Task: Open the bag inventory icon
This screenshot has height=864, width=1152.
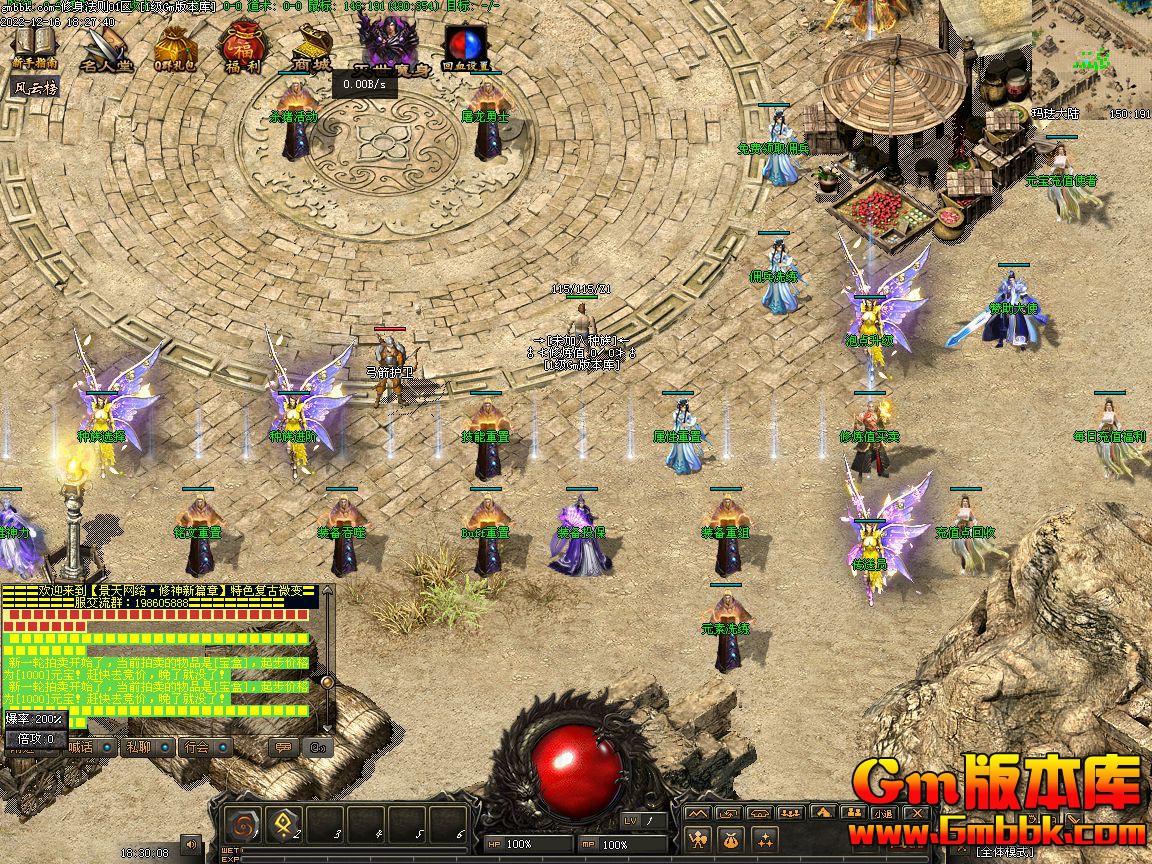Action: [731, 839]
